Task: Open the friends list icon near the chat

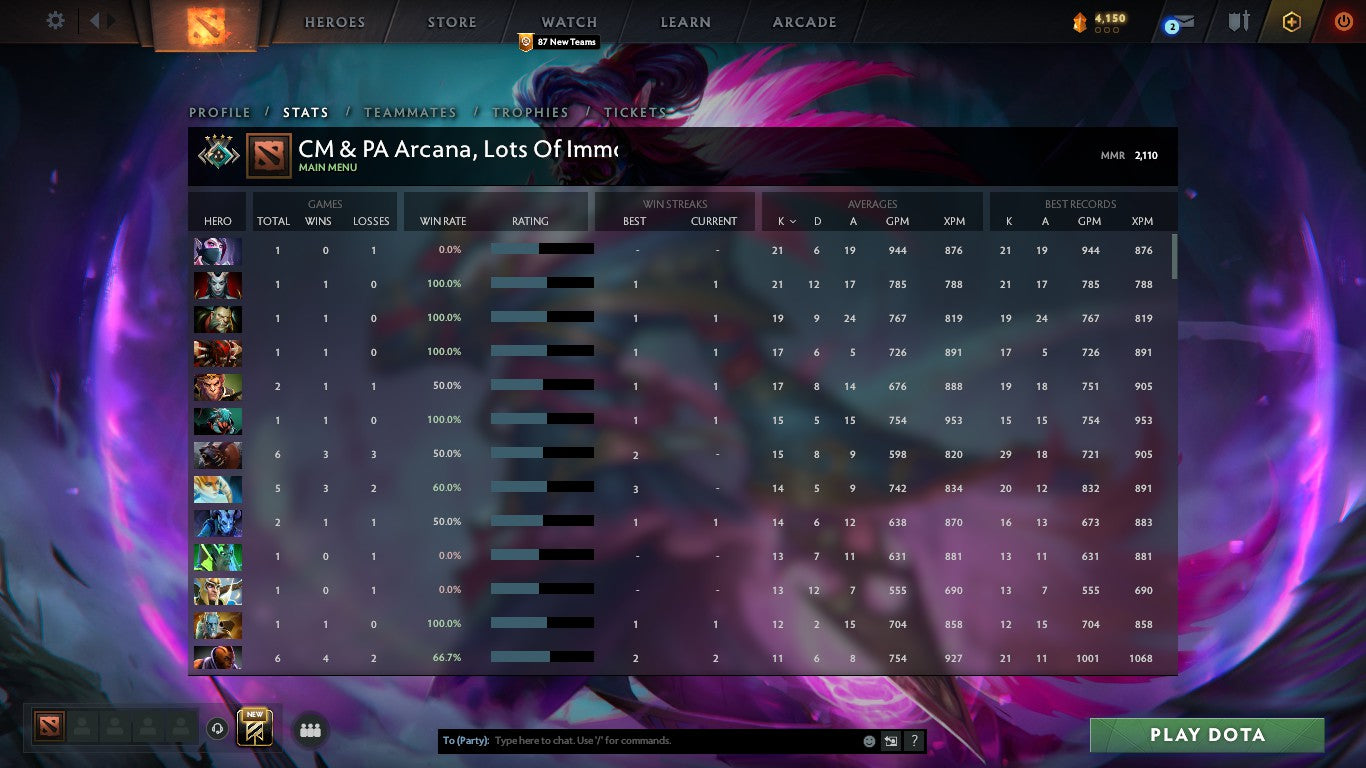Action: tap(310, 730)
